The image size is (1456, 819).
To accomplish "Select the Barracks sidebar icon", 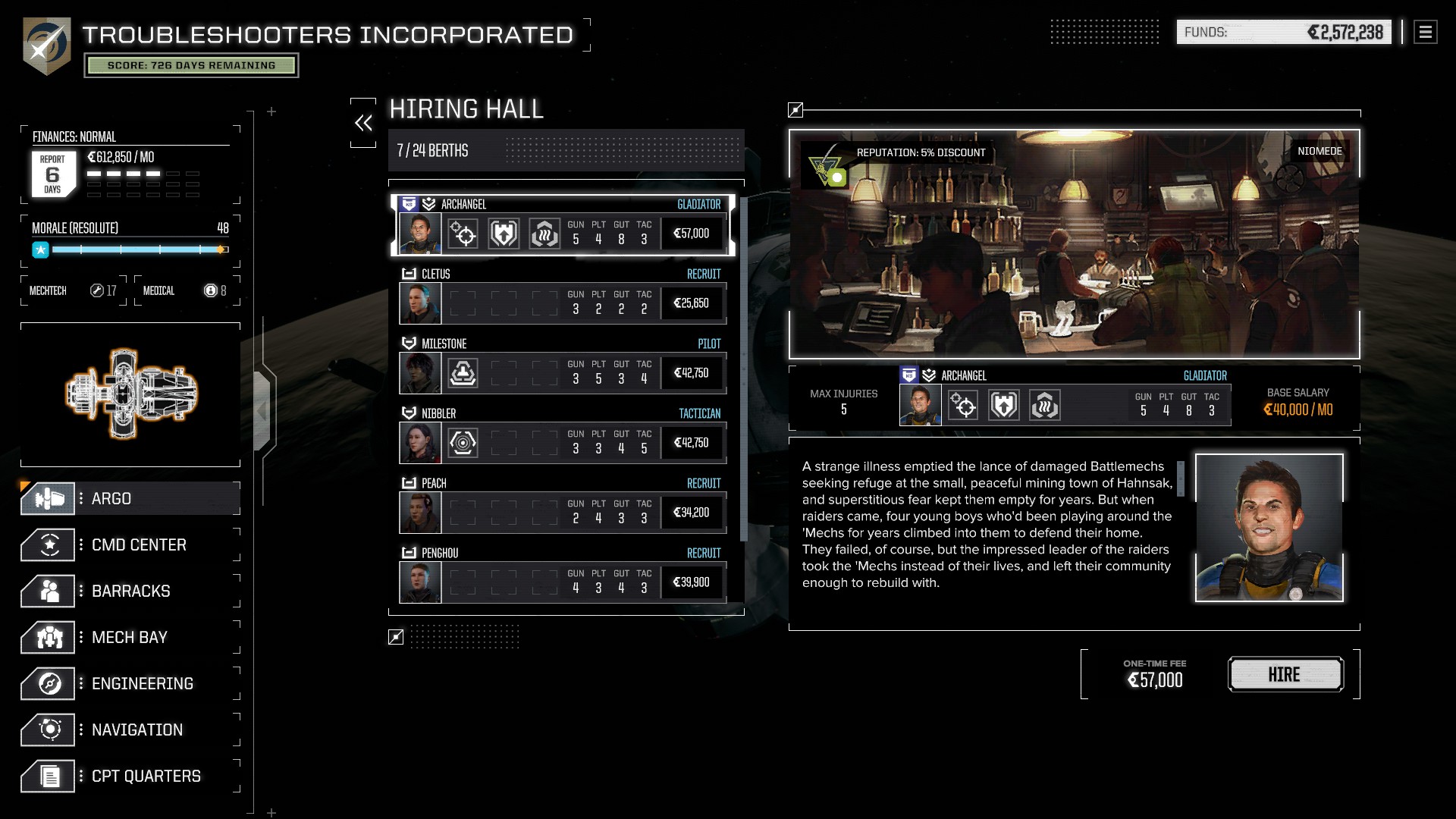I will 50,591.
